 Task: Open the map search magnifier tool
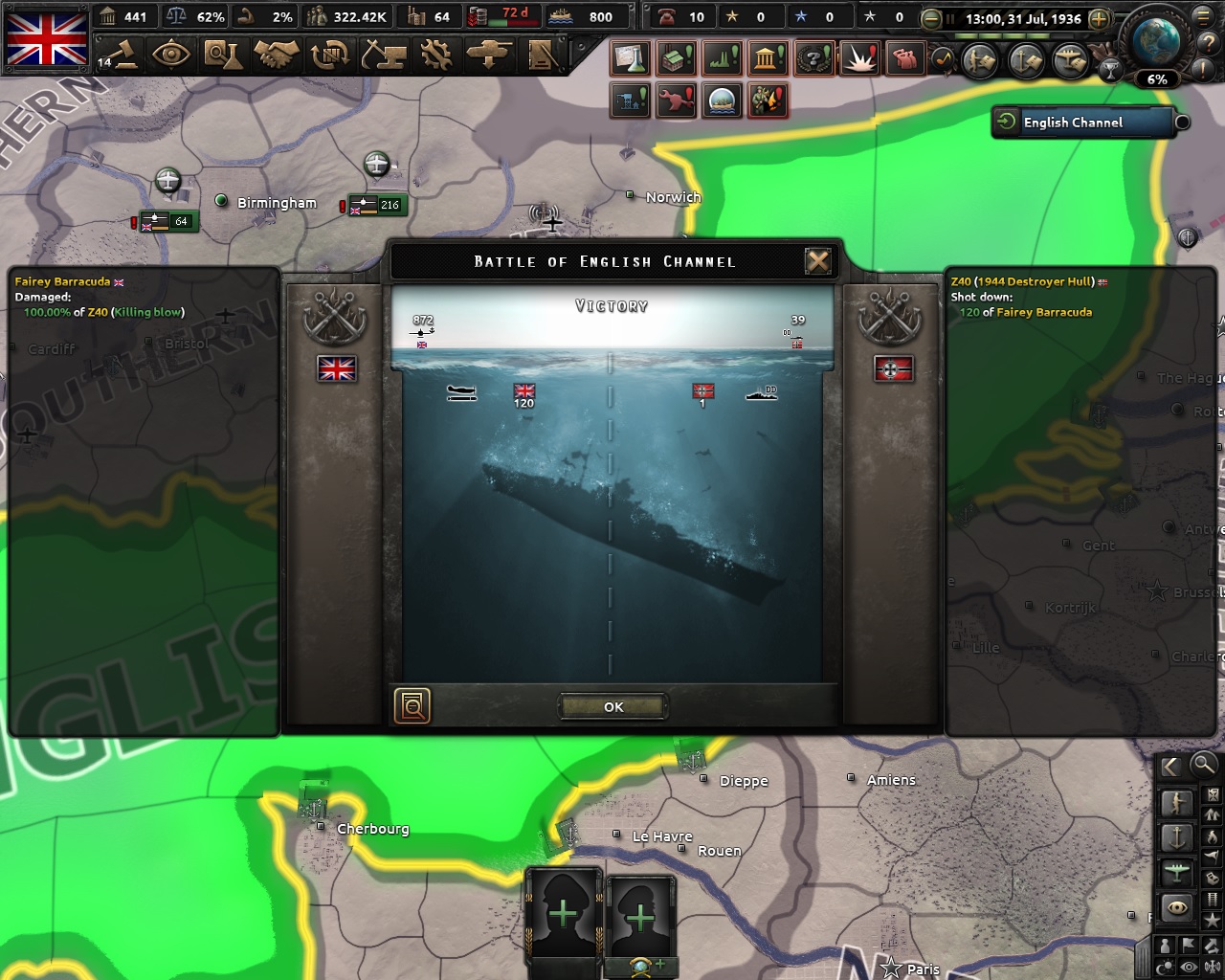[1203, 766]
